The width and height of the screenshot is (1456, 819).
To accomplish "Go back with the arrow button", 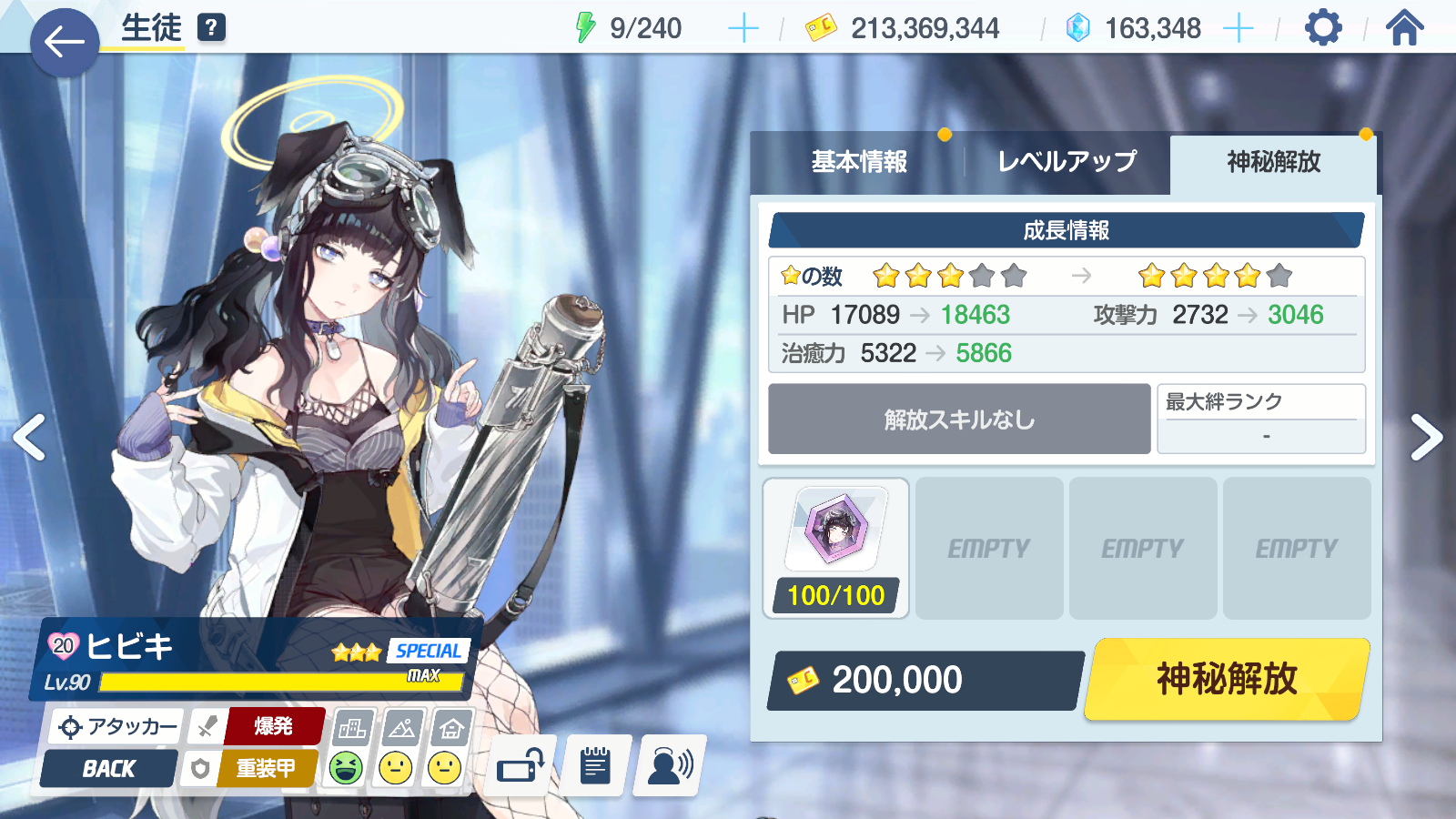I will [64, 42].
